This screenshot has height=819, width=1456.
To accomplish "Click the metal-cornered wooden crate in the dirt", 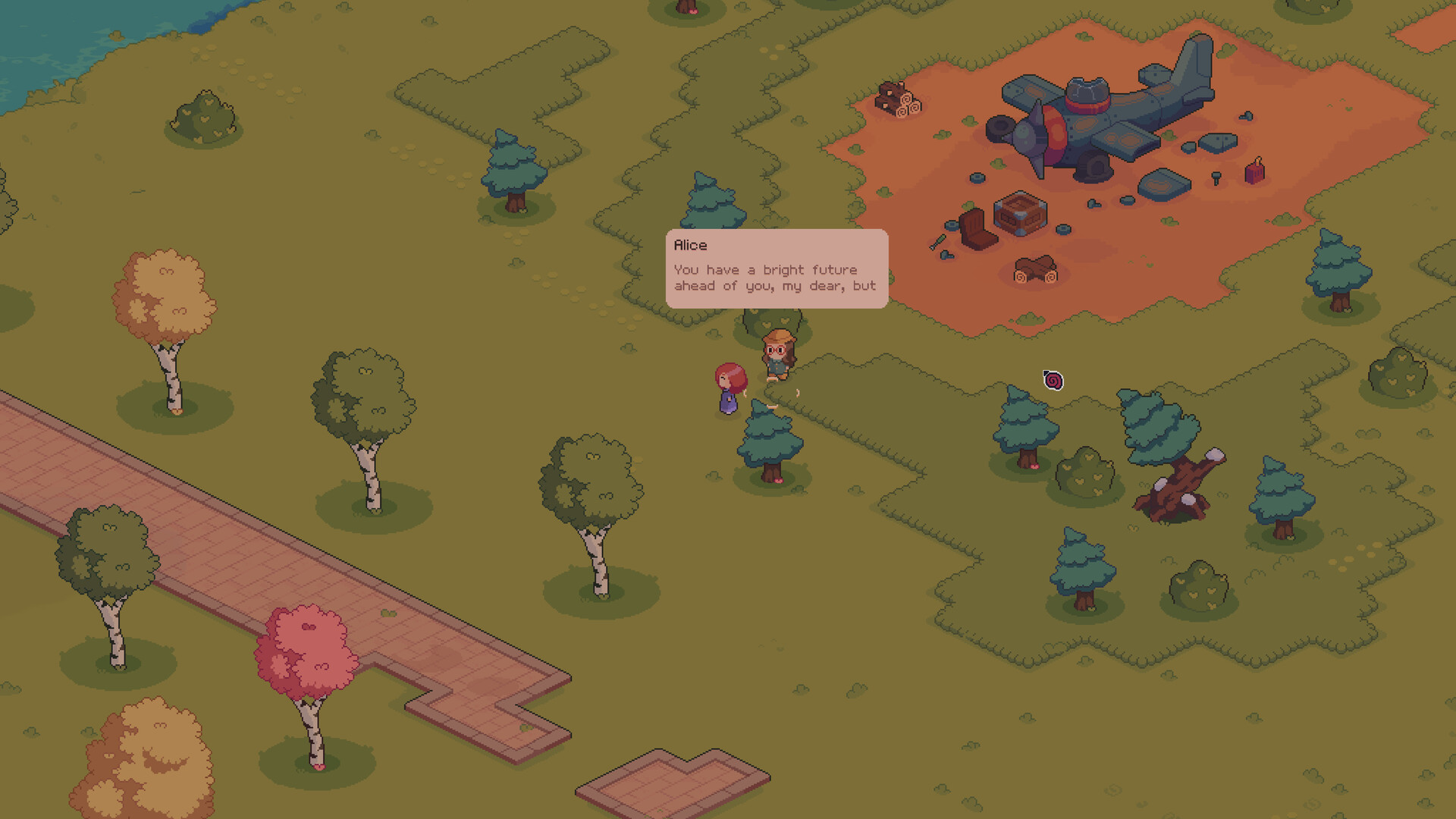I will coord(1019,215).
